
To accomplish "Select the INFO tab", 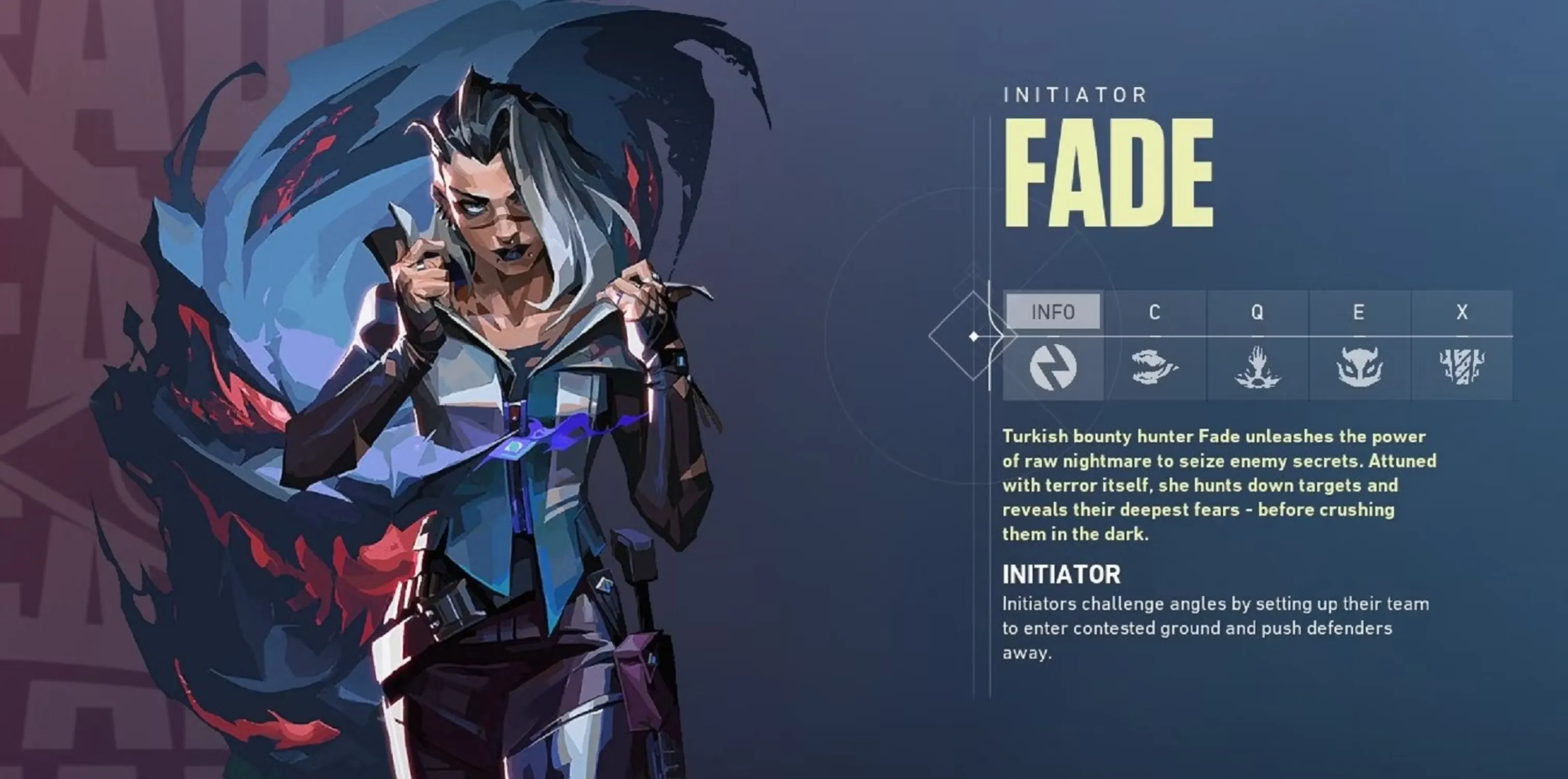I will [x=1053, y=312].
